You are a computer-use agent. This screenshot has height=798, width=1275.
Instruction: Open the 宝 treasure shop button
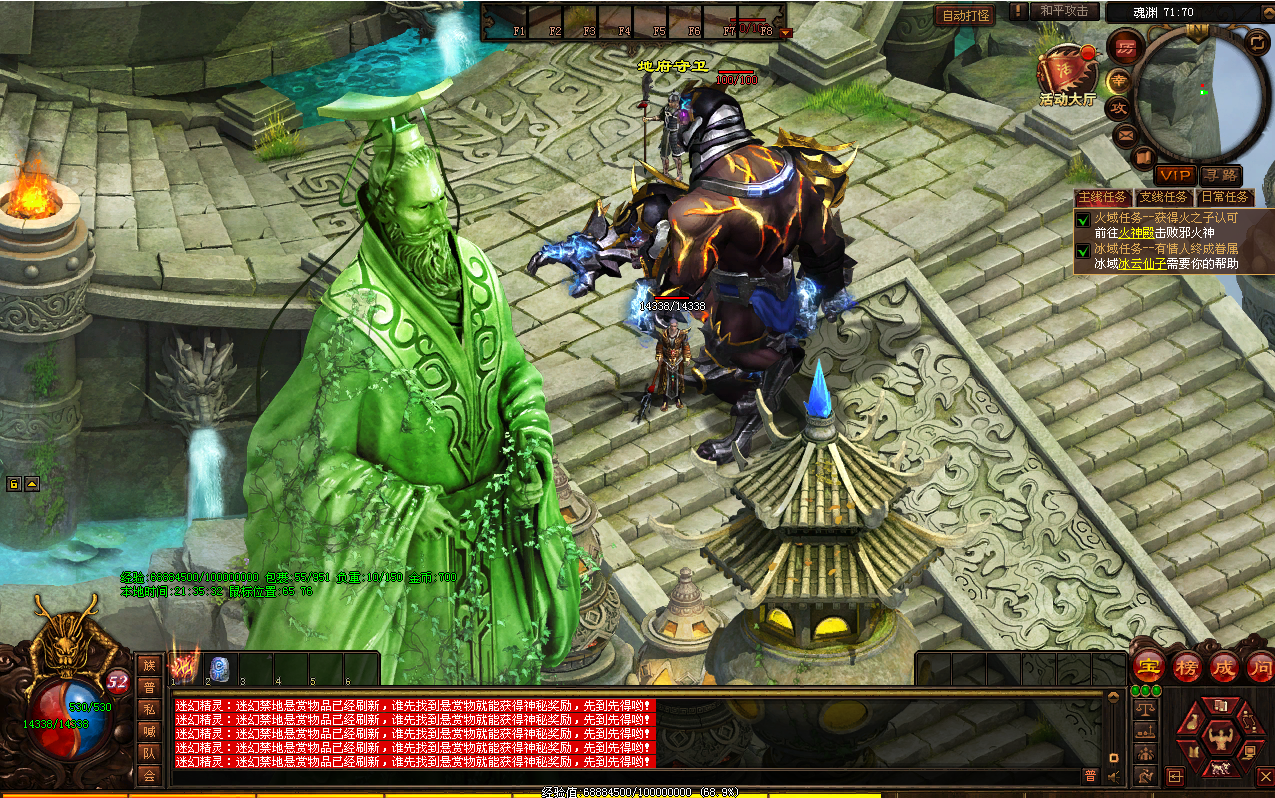(x=1148, y=667)
